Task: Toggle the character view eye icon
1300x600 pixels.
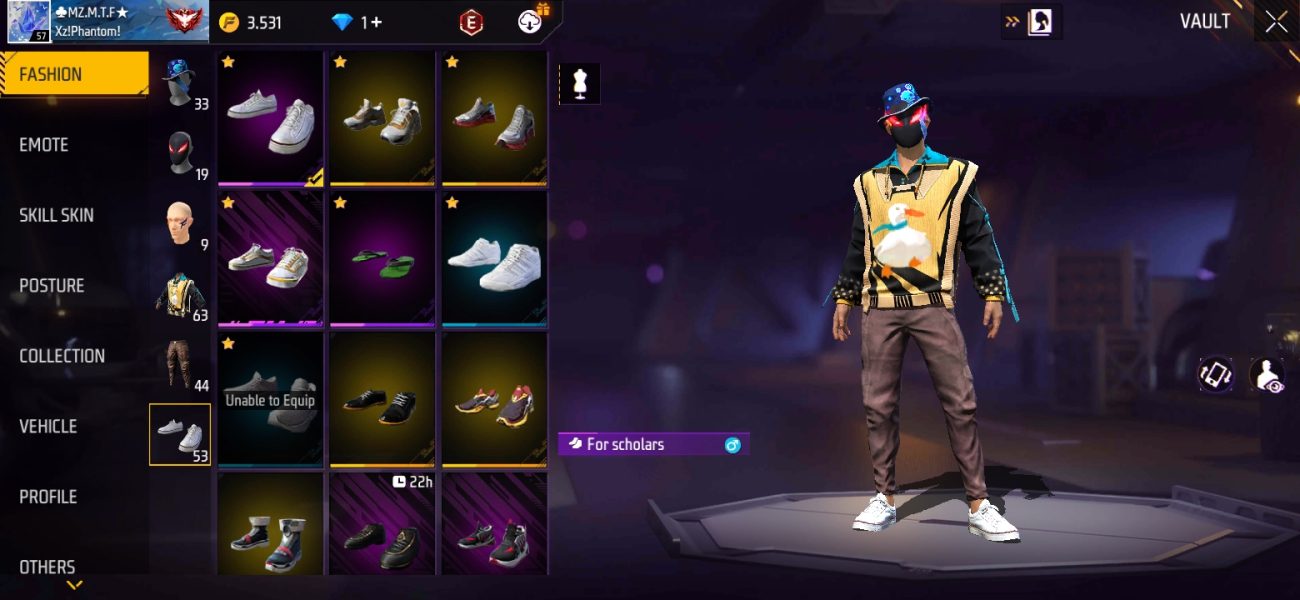Action: coord(1268,375)
